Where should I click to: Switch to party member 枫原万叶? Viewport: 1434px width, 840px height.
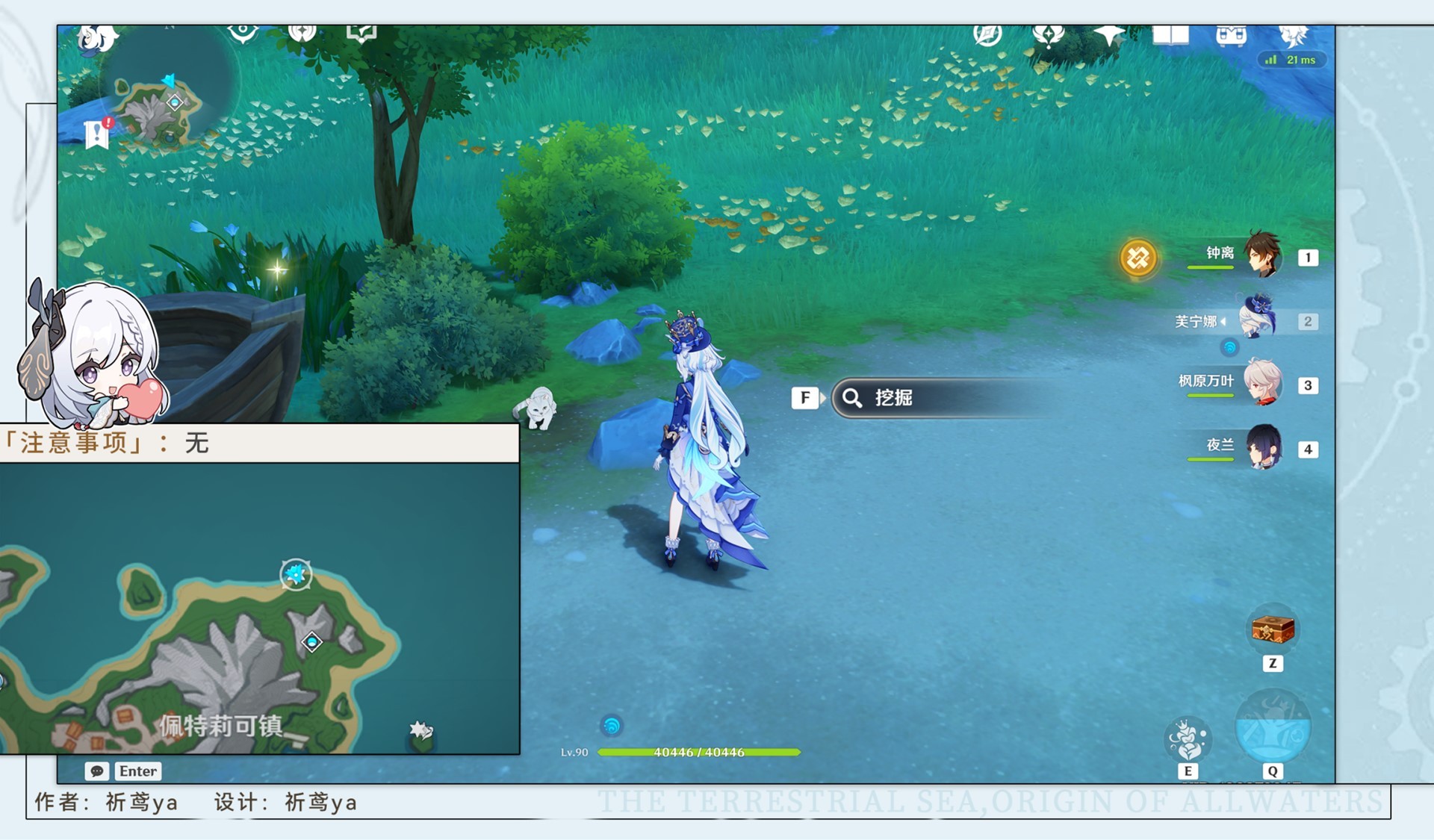[1262, 384]
